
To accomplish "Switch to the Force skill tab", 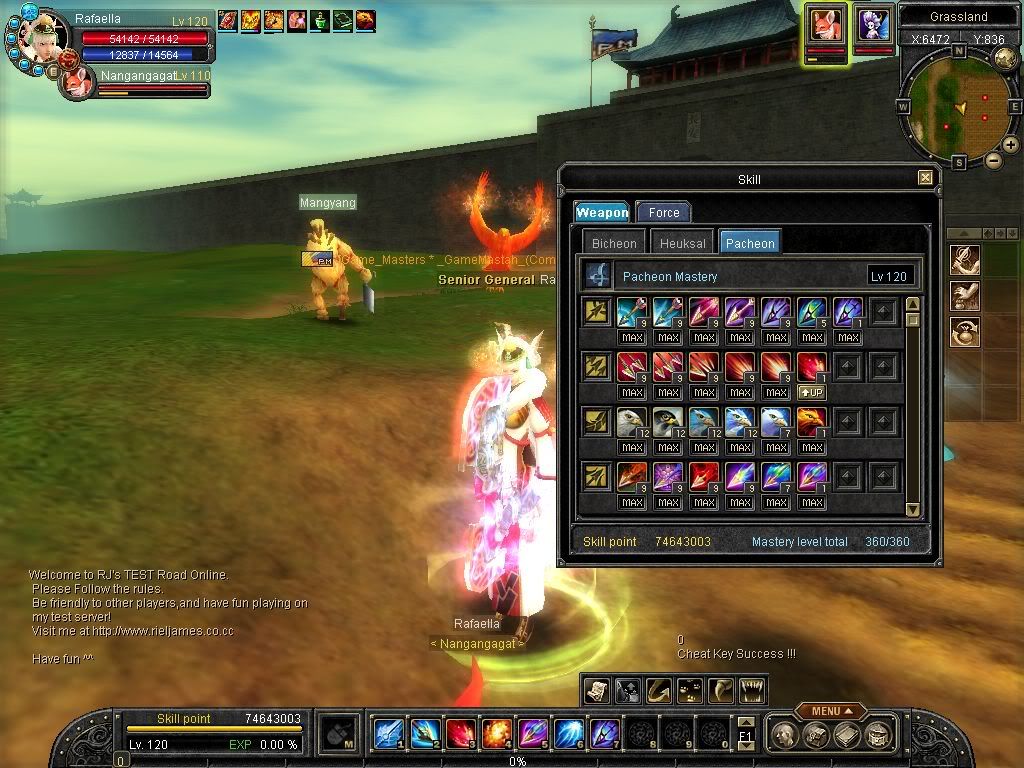I will (664, 212).
